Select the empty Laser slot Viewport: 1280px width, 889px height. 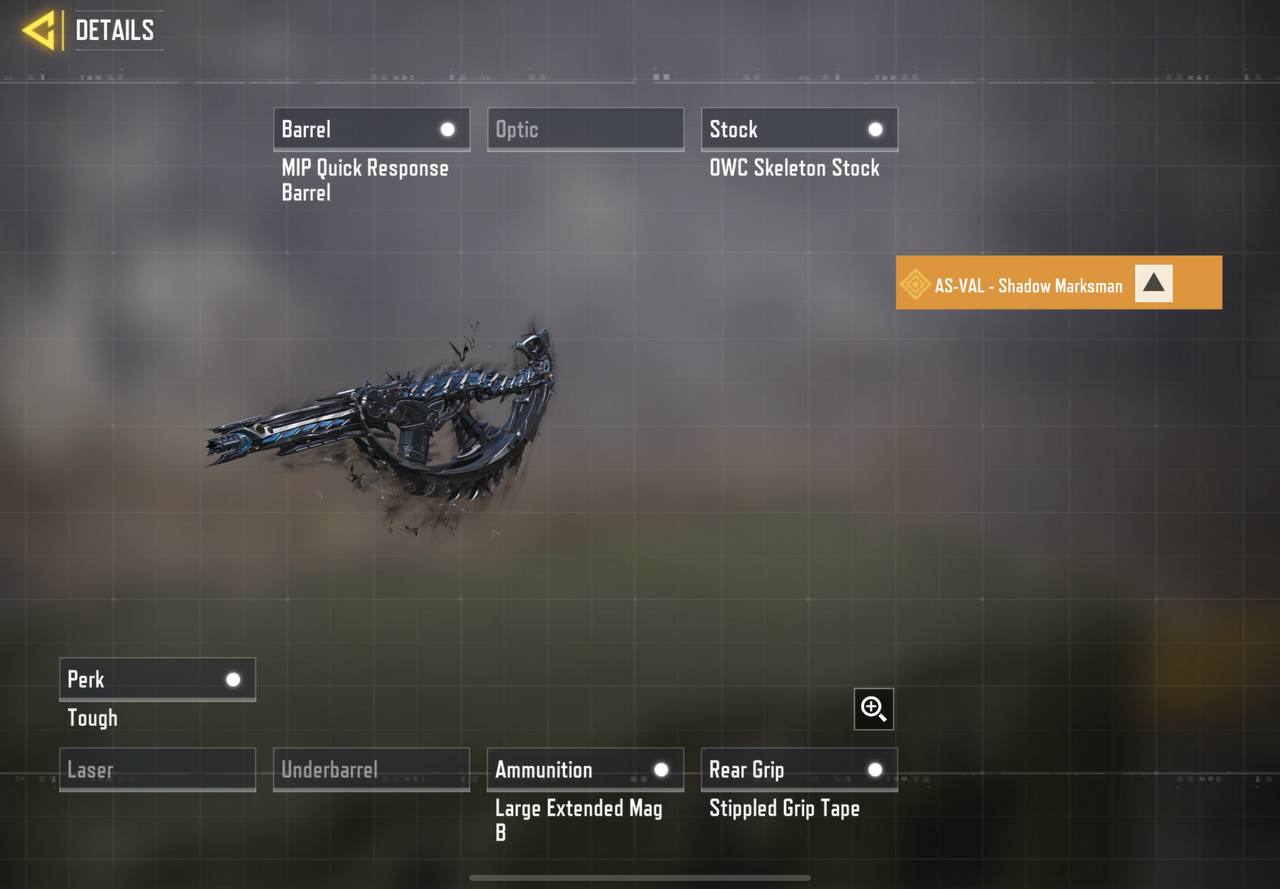click(x=157, y=770)
